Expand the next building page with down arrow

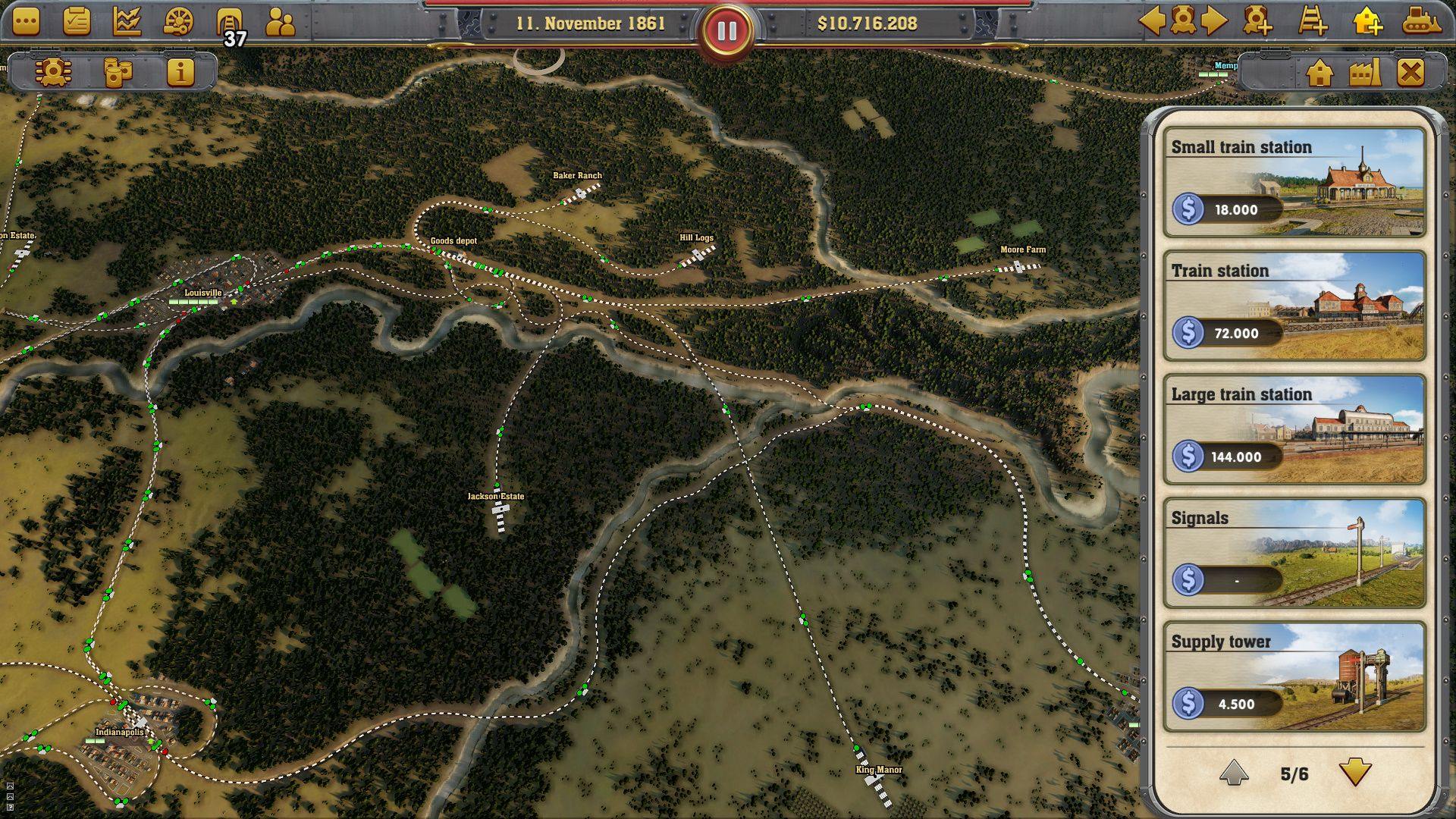coord(1354,773)
